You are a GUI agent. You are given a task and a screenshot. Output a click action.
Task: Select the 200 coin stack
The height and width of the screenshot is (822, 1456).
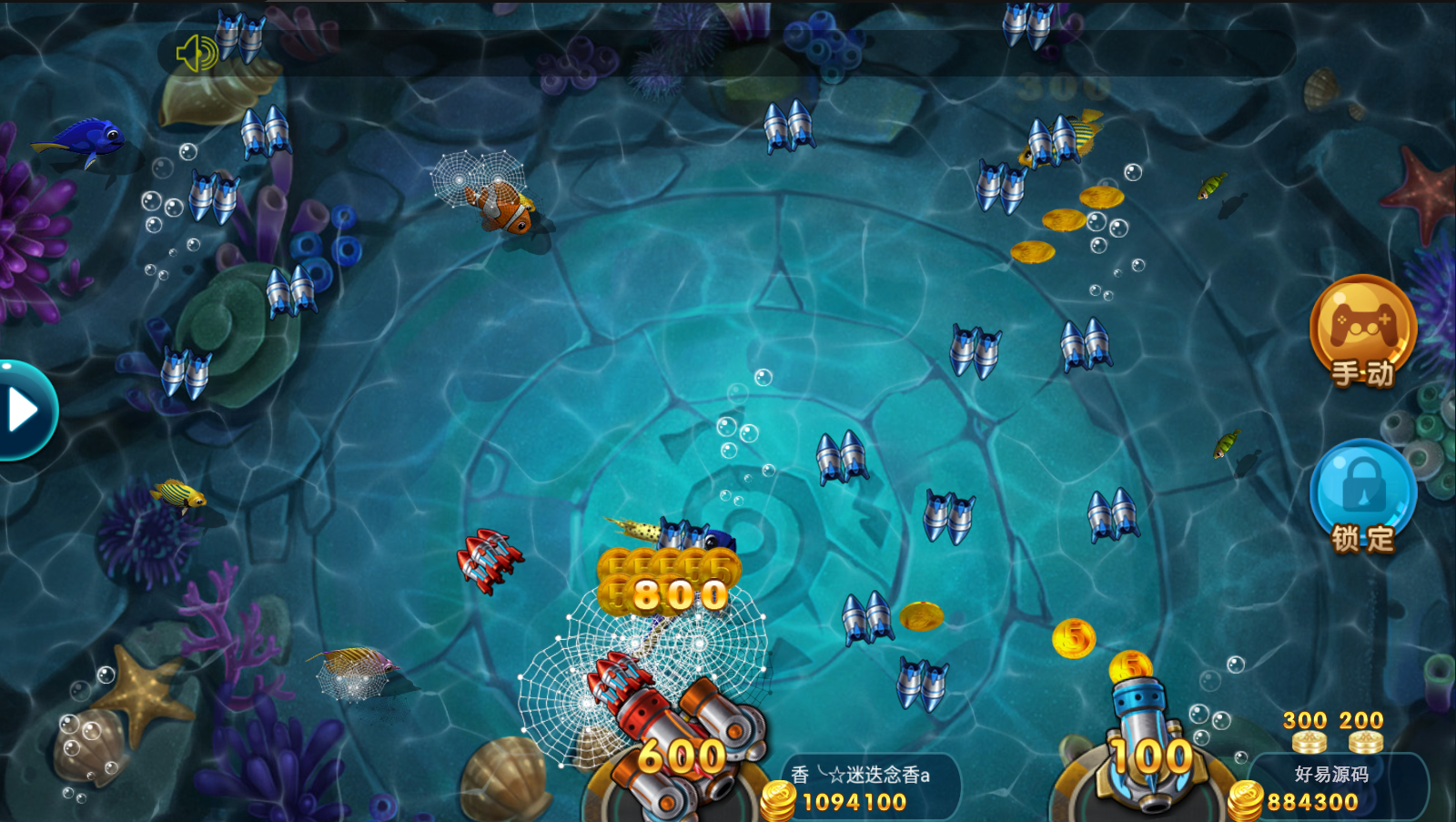coord(1363,733)
